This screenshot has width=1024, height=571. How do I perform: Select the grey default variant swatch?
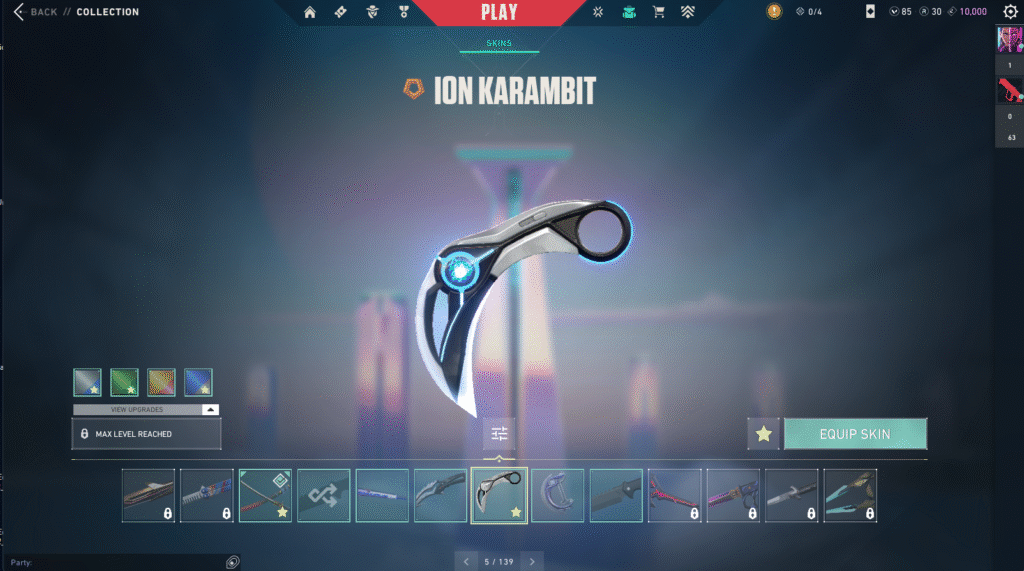pyautogui.click(x=87, y=382)
